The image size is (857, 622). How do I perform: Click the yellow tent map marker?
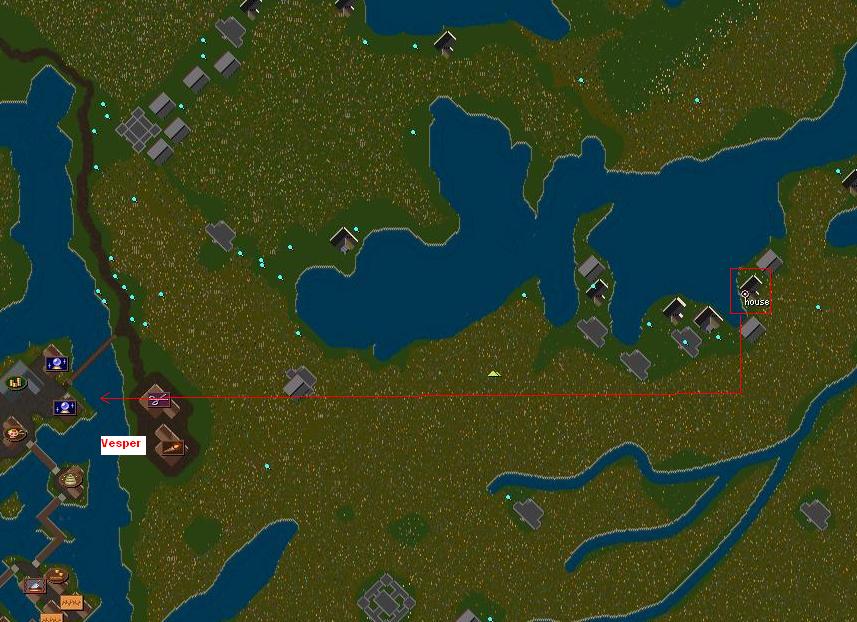(x=493, y=374)
